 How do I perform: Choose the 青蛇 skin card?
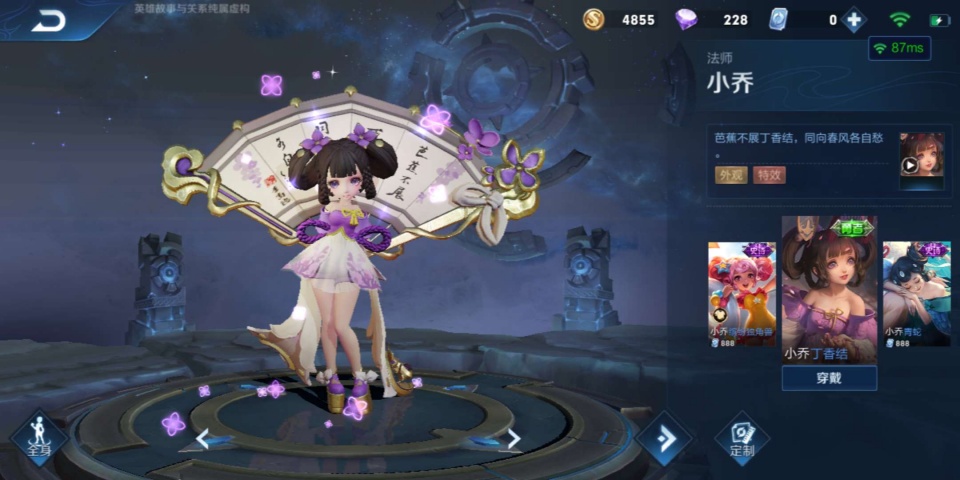(916, 294)
